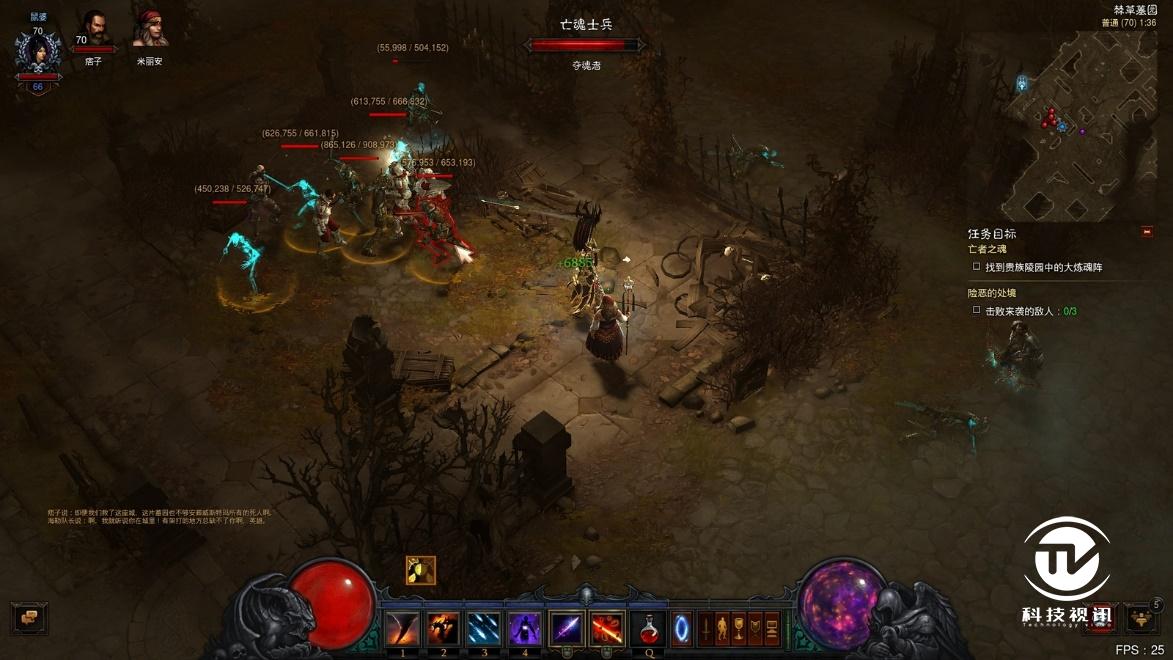This screenshot has width=1173, height=660.
Task: Use the fiery beast skill in slot 2
Action: click(443, 629)
